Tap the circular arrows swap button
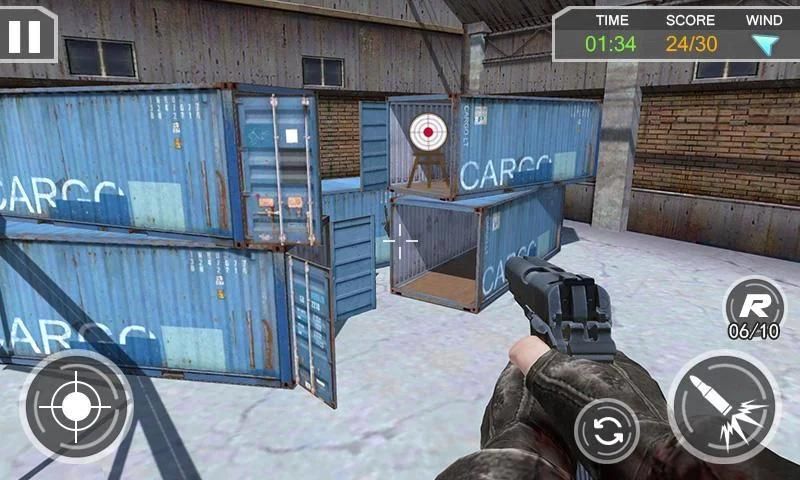The image size is (800, 480). pos(606,431)
